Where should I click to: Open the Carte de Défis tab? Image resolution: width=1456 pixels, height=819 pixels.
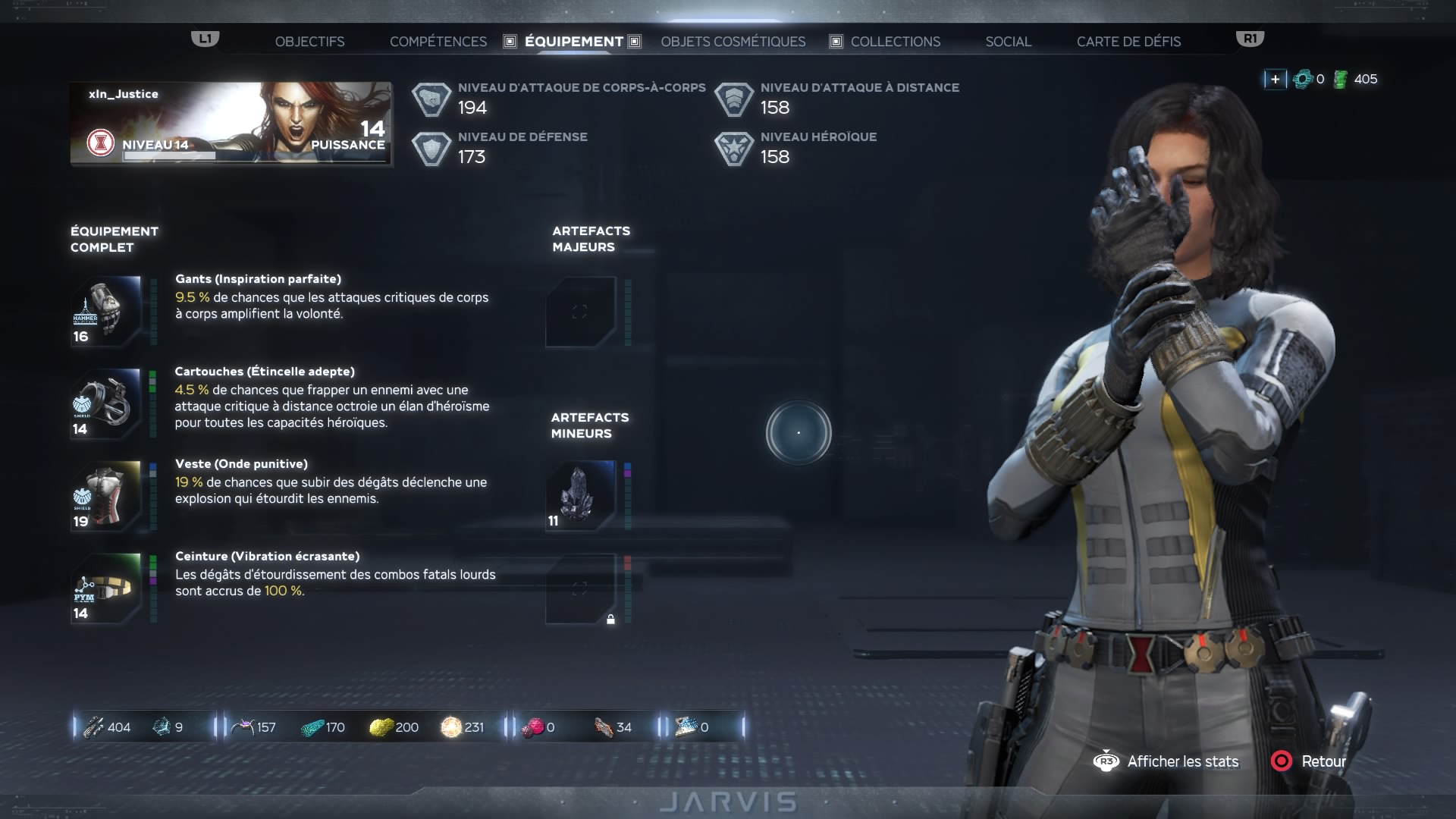(x=1128, y=42)
